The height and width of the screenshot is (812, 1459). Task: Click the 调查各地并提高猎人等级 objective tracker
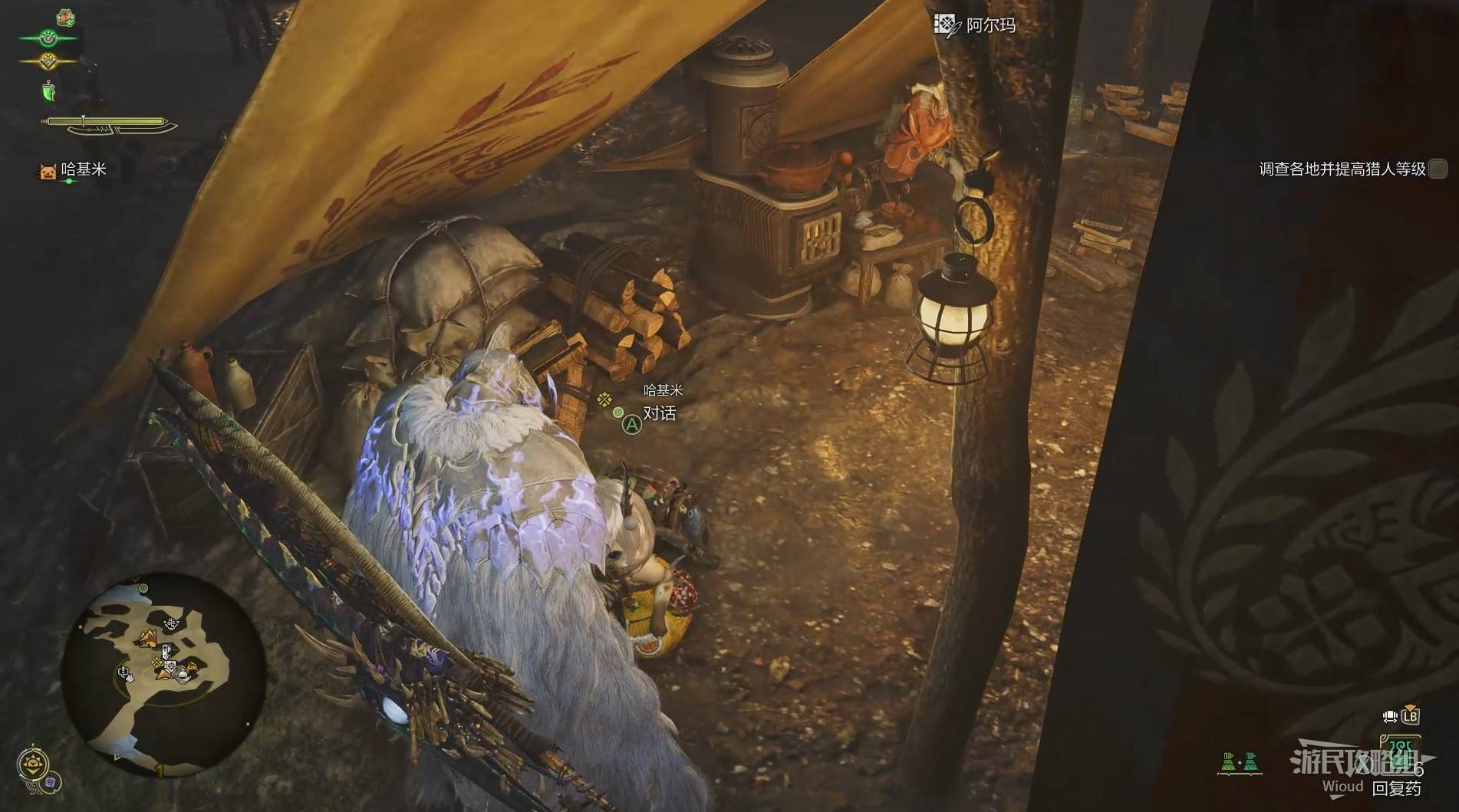pos(1342,169)
